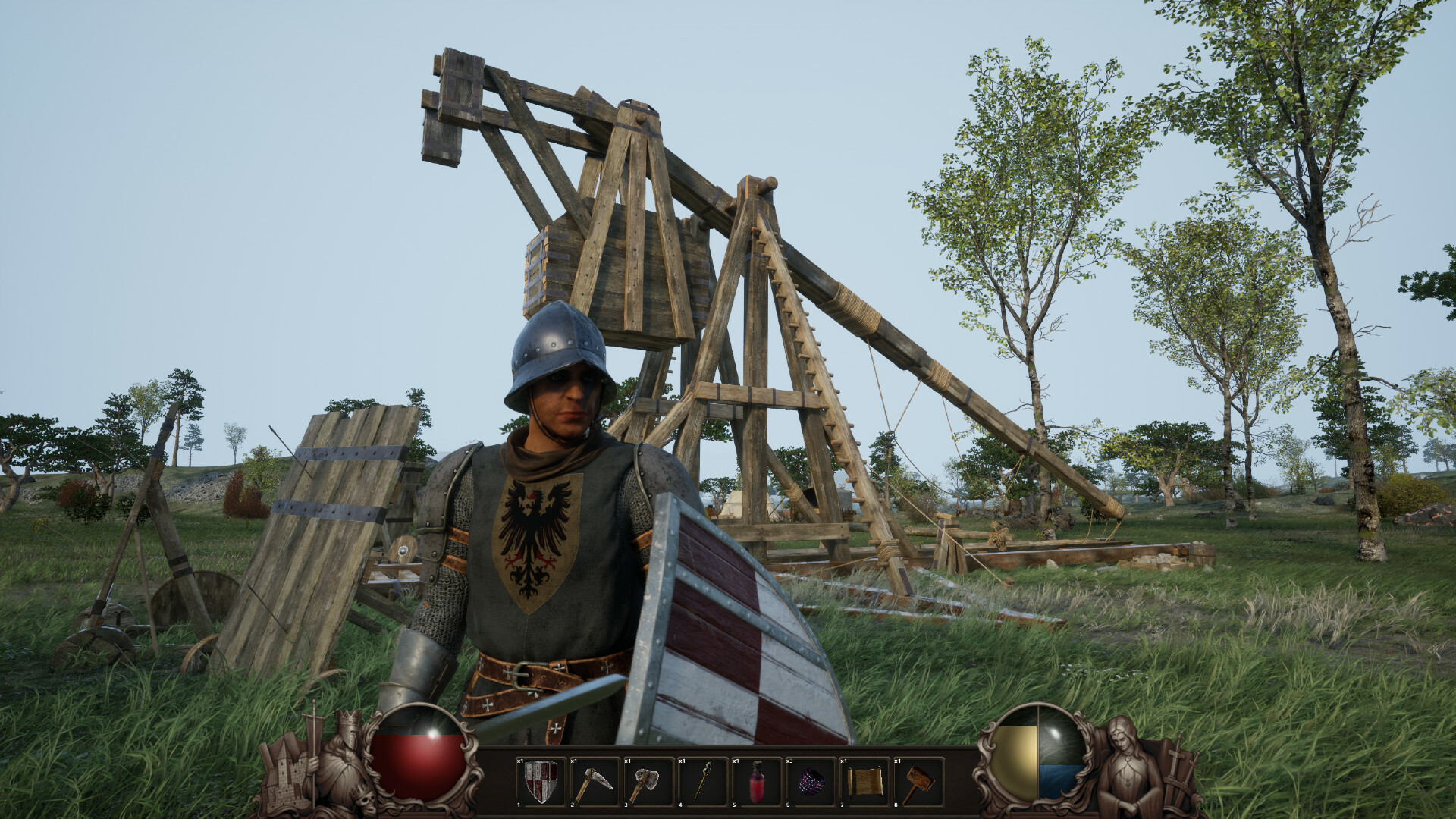Equip the battle axe in hotbar slot 3
Screen dimensions: 1456x819
point(648,781)
